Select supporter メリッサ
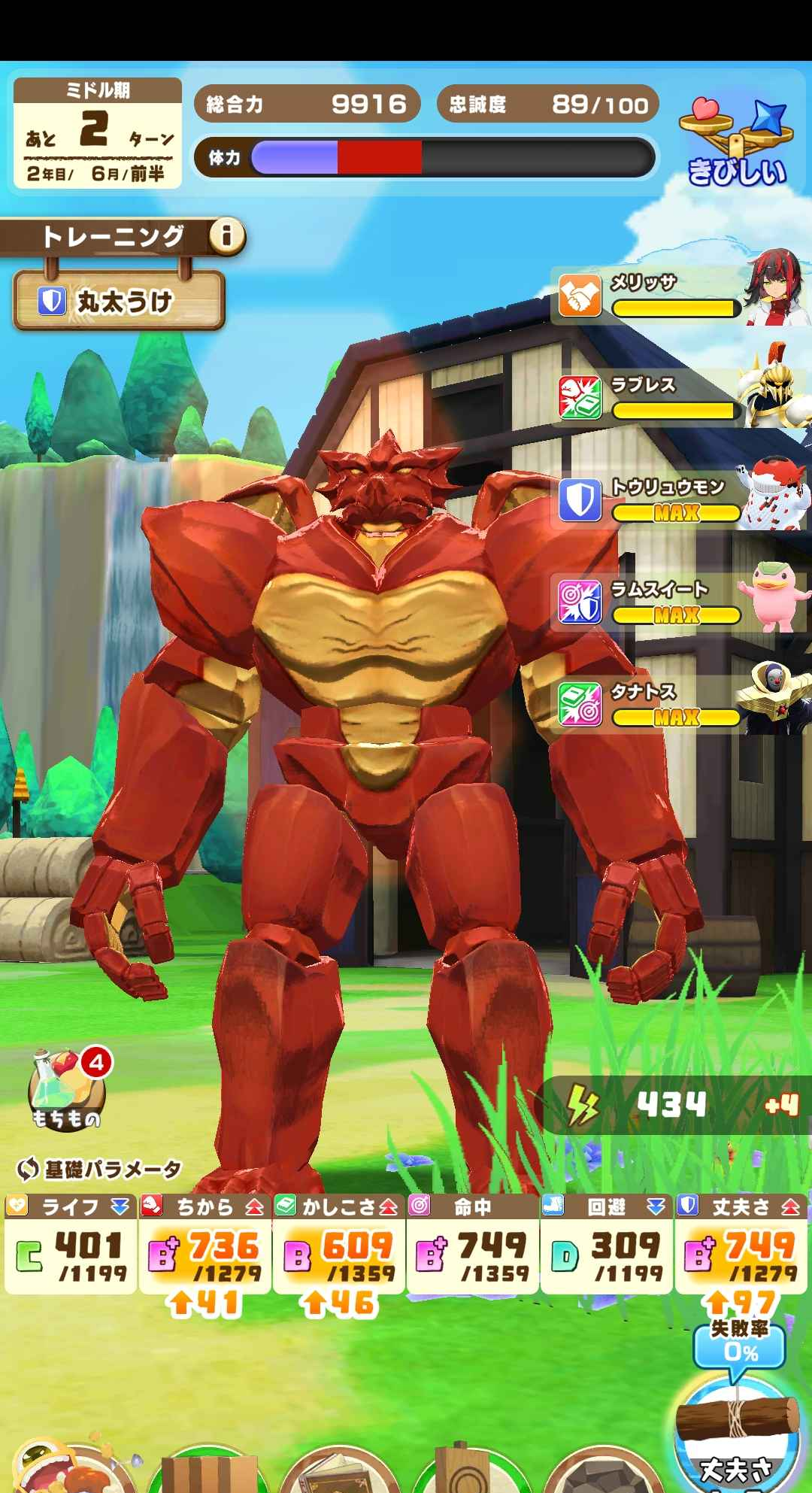 pyautogui.click(x=679, y=296)
